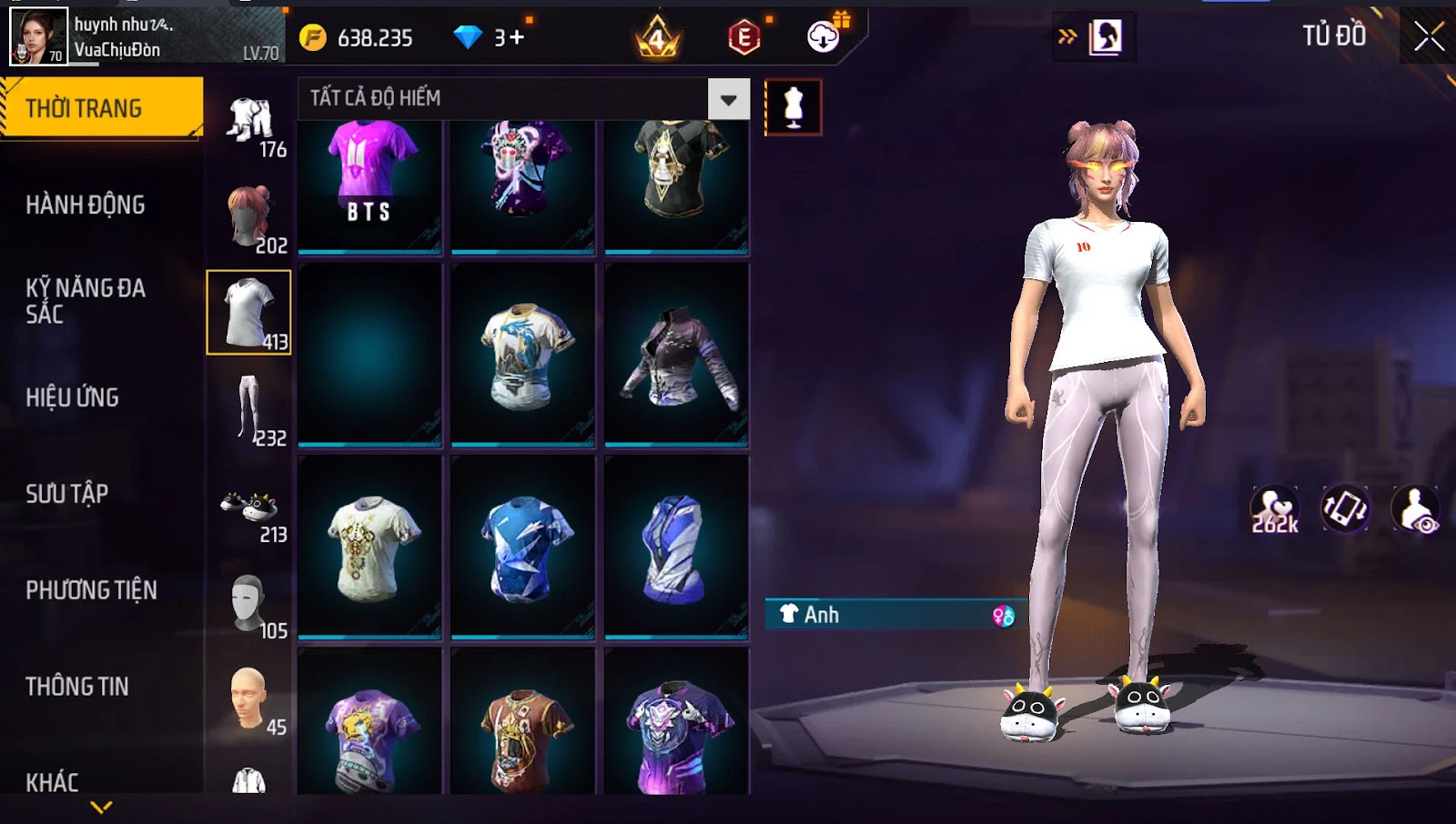Screen dimensions: 1456x824
Task: Tap the 262k likes heart icon
Action: point(1274,509)
